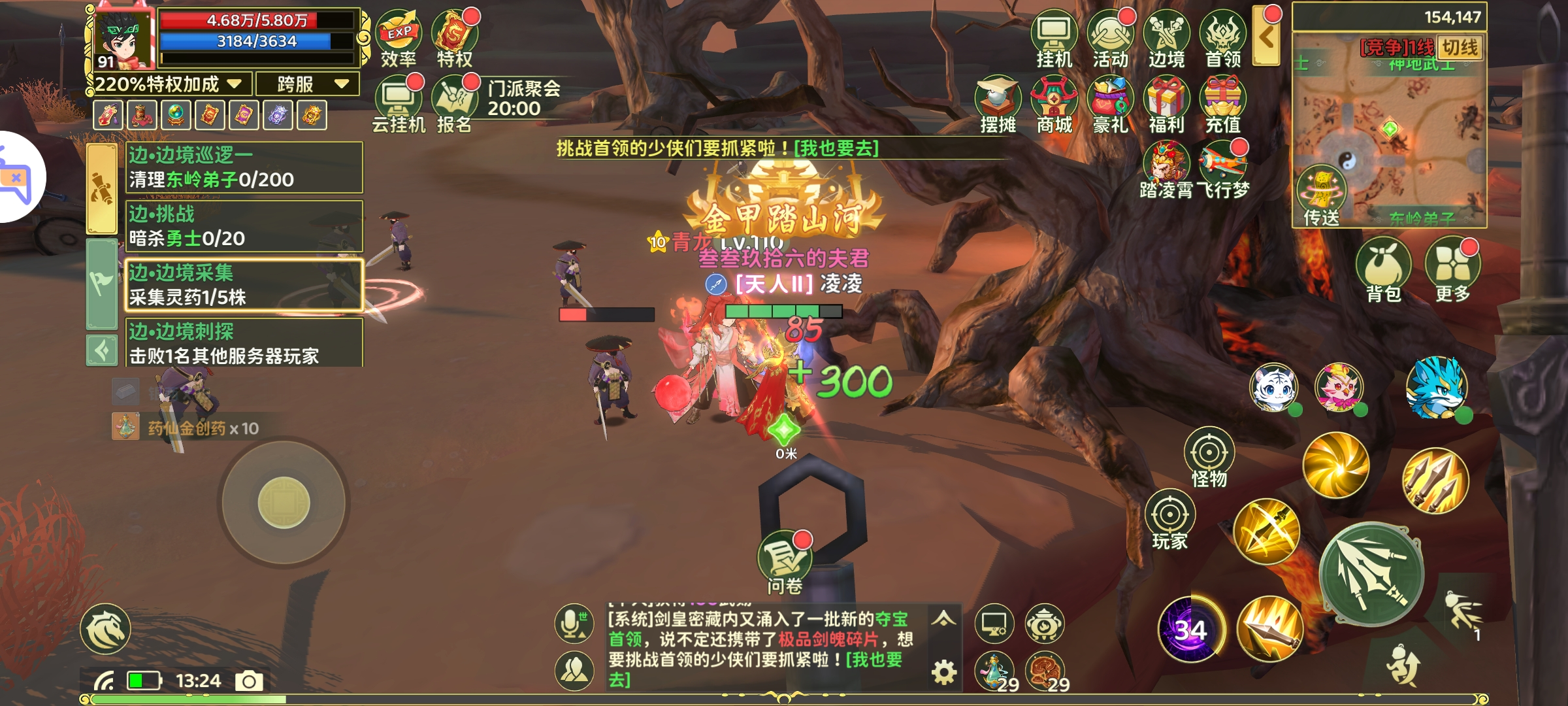1568x706 pixels.
Task: Select the 边•边境巡逻一 patrol quest
Action: pyautogui.click(x=244, y=167)
